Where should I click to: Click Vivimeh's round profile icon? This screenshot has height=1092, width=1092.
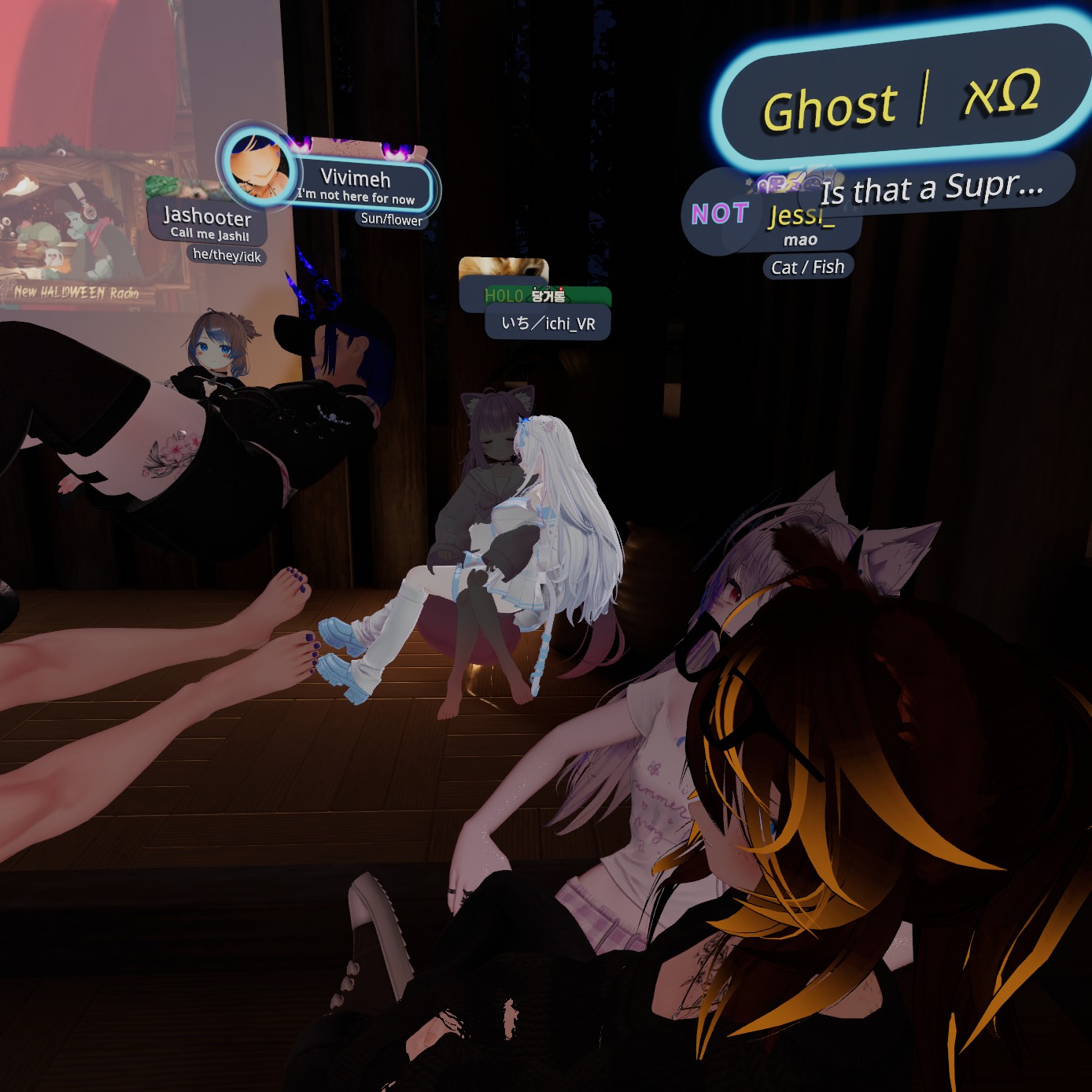tap(259, 165)
